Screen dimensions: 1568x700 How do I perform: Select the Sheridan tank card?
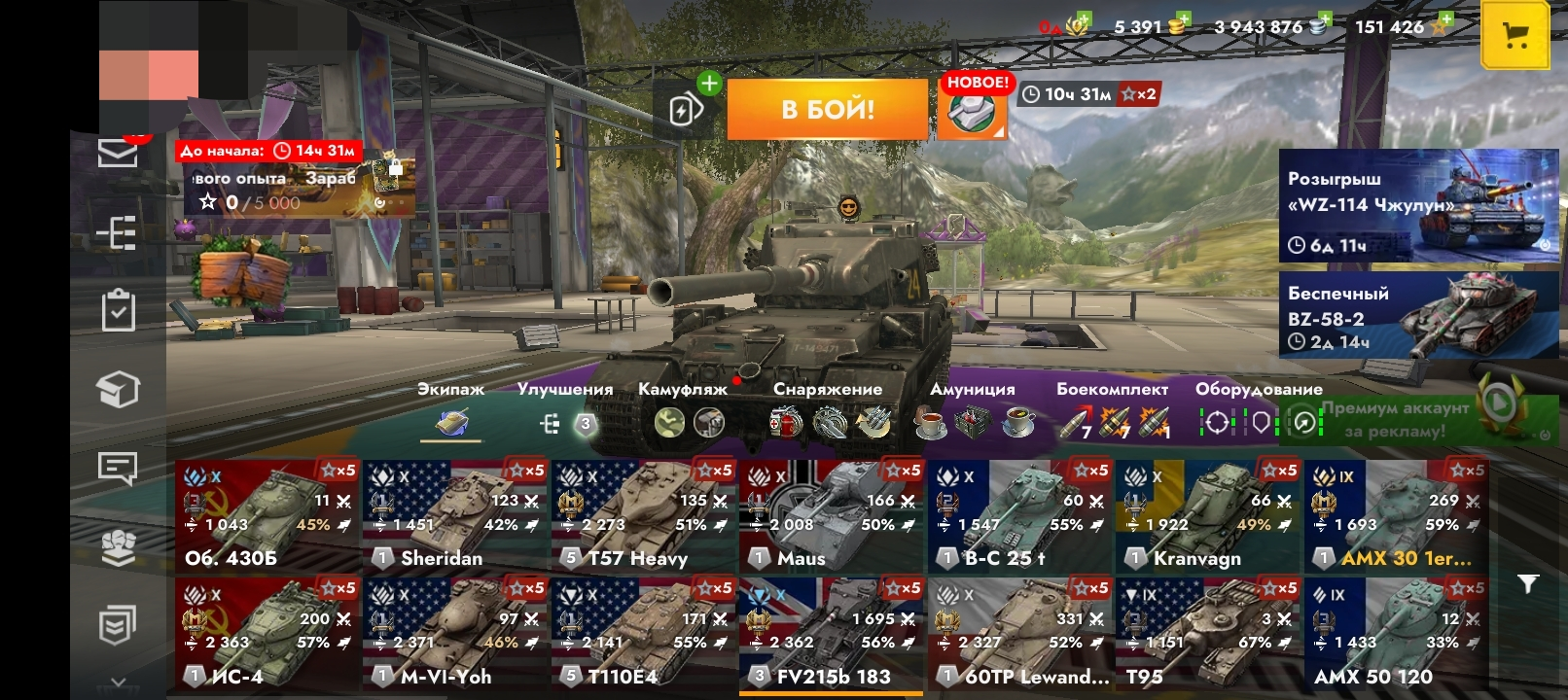[455, 517]
